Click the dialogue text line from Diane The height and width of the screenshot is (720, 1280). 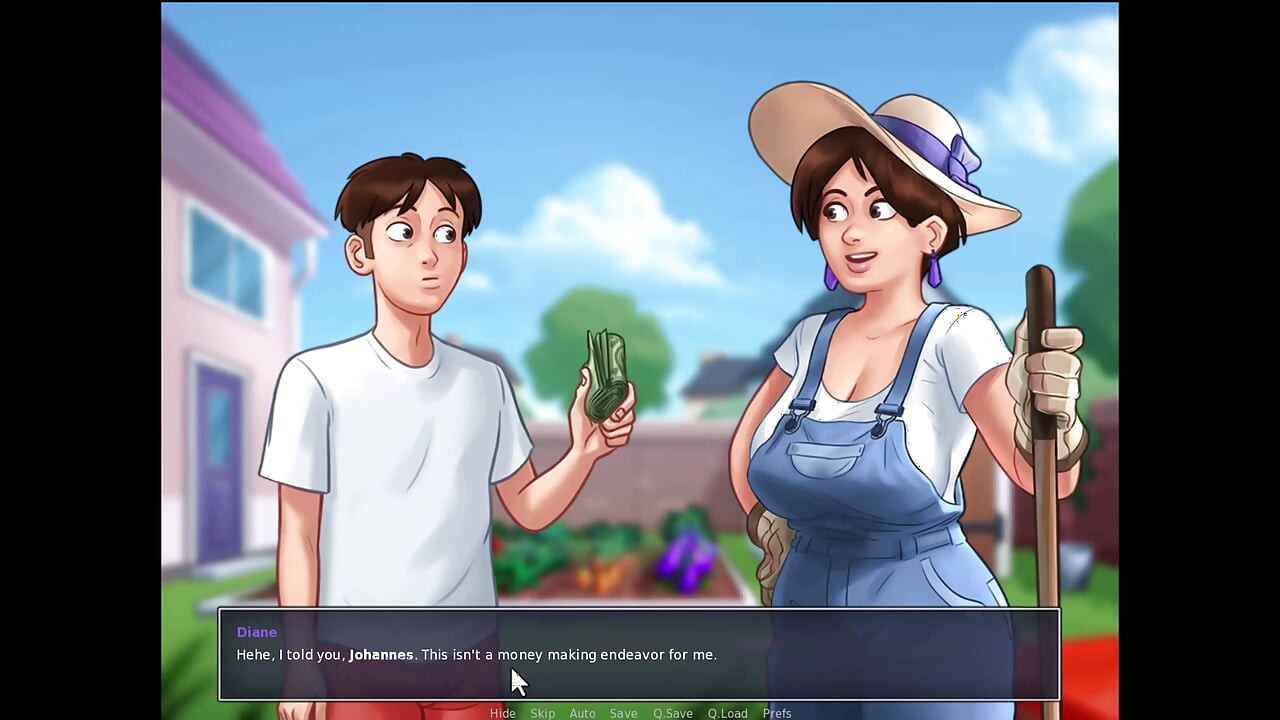[476, 655]
